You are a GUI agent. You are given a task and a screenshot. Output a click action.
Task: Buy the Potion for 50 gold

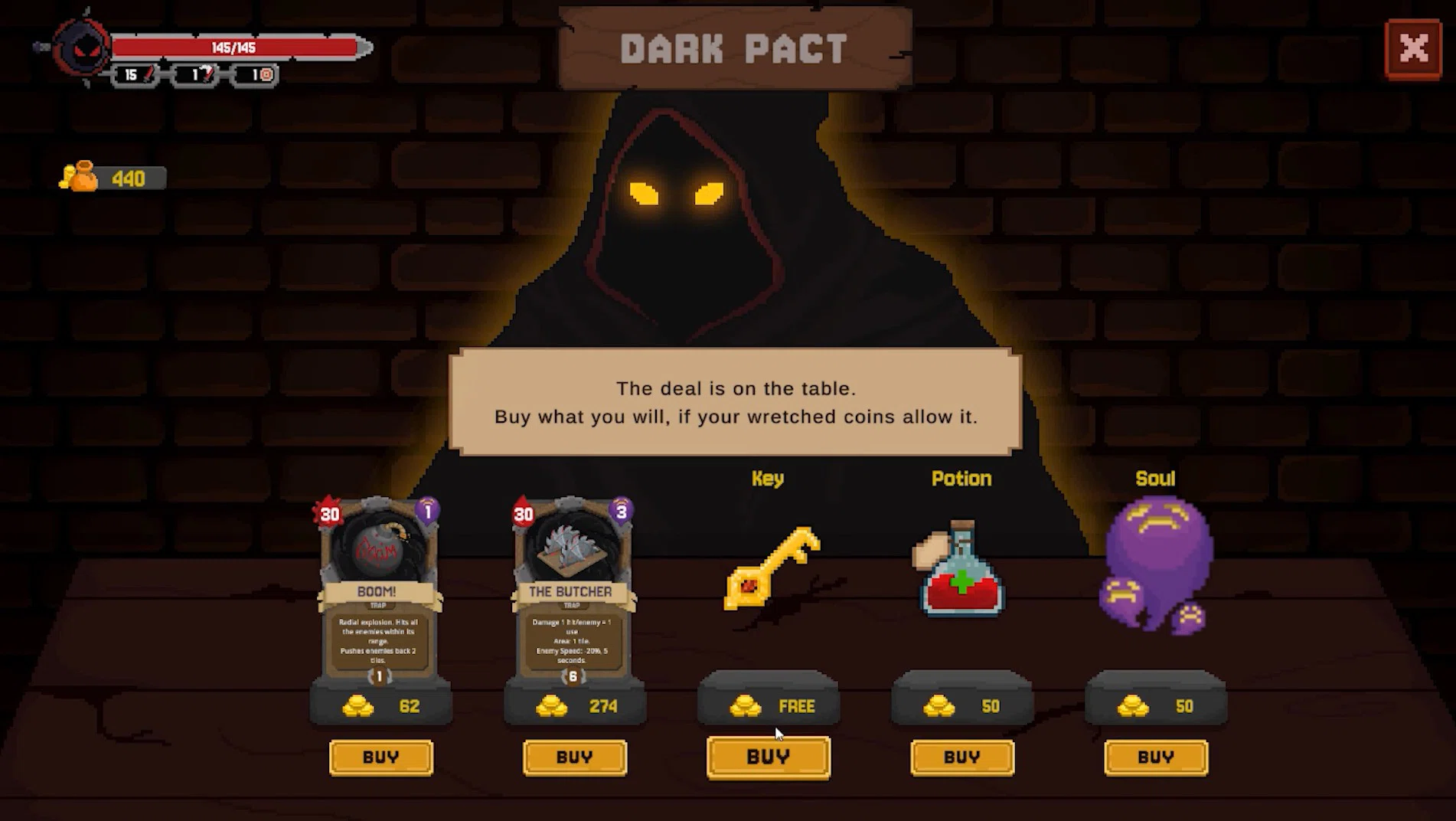tap(961, 757)
